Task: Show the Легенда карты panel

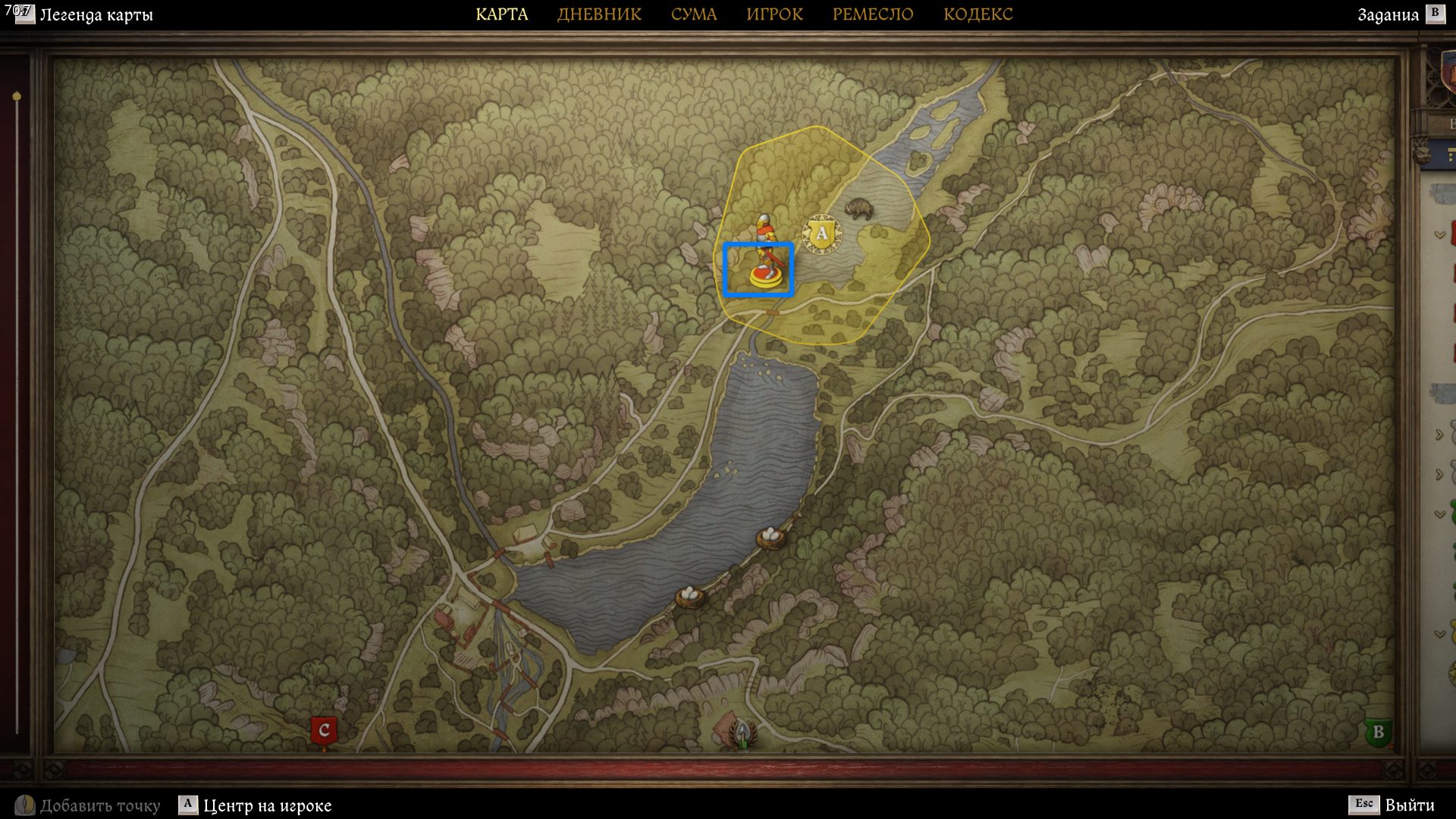Action: [96, 15]
